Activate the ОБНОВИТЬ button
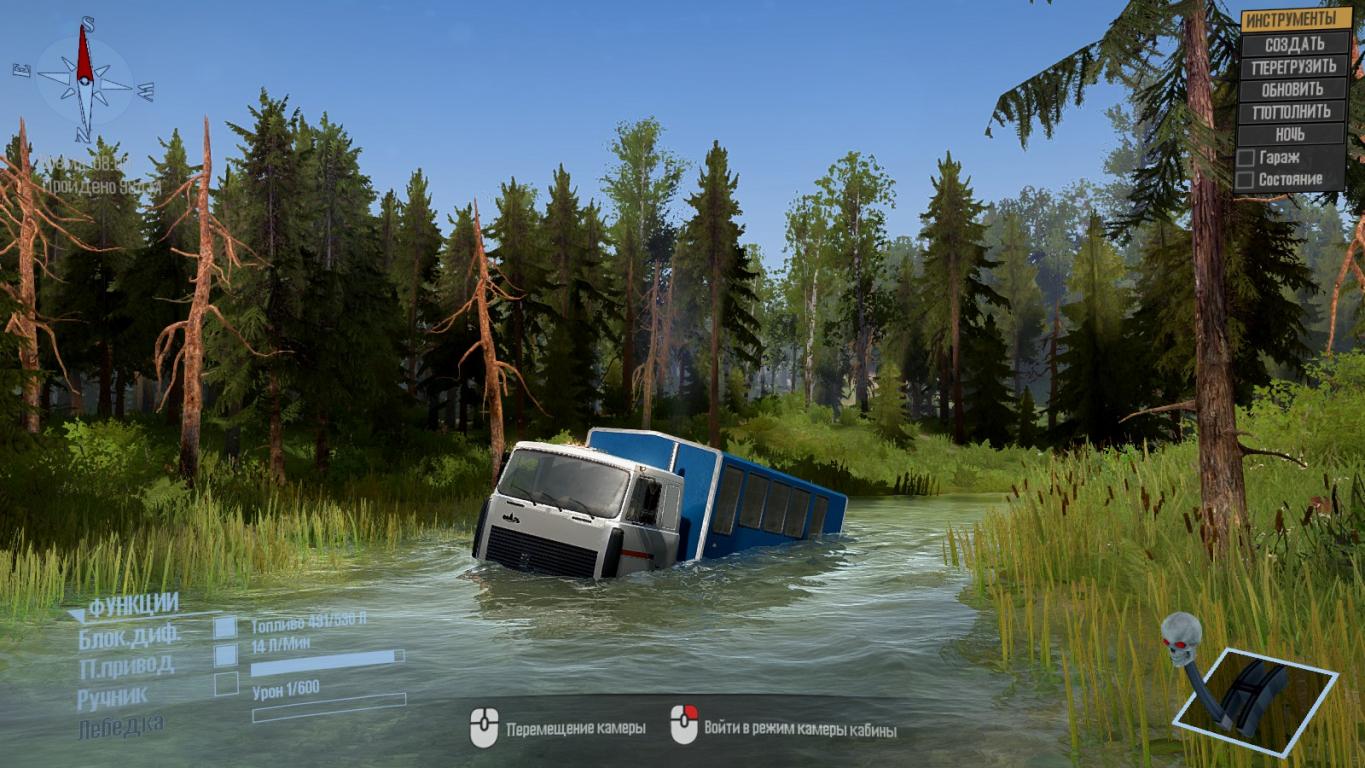The image size is (1365, 768). (1295, 89)
